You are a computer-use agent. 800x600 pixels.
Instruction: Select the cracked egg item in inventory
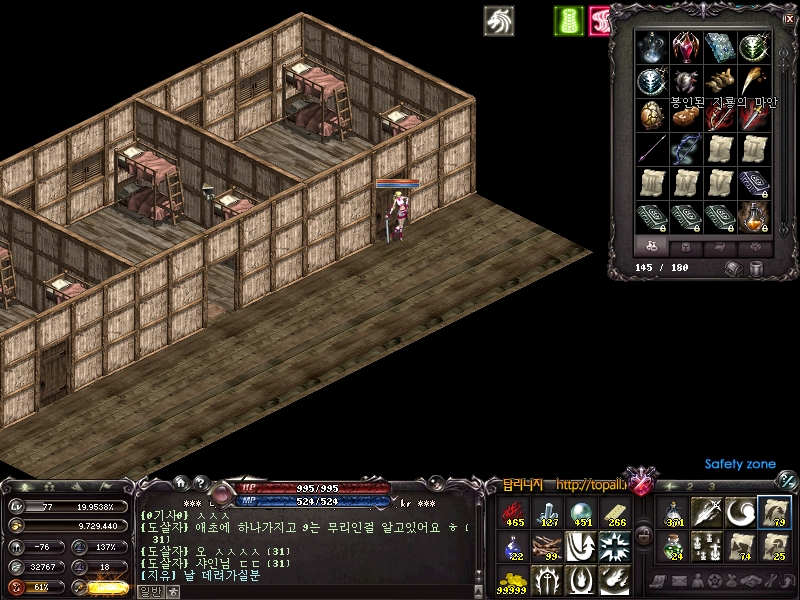tap(653, 115)
